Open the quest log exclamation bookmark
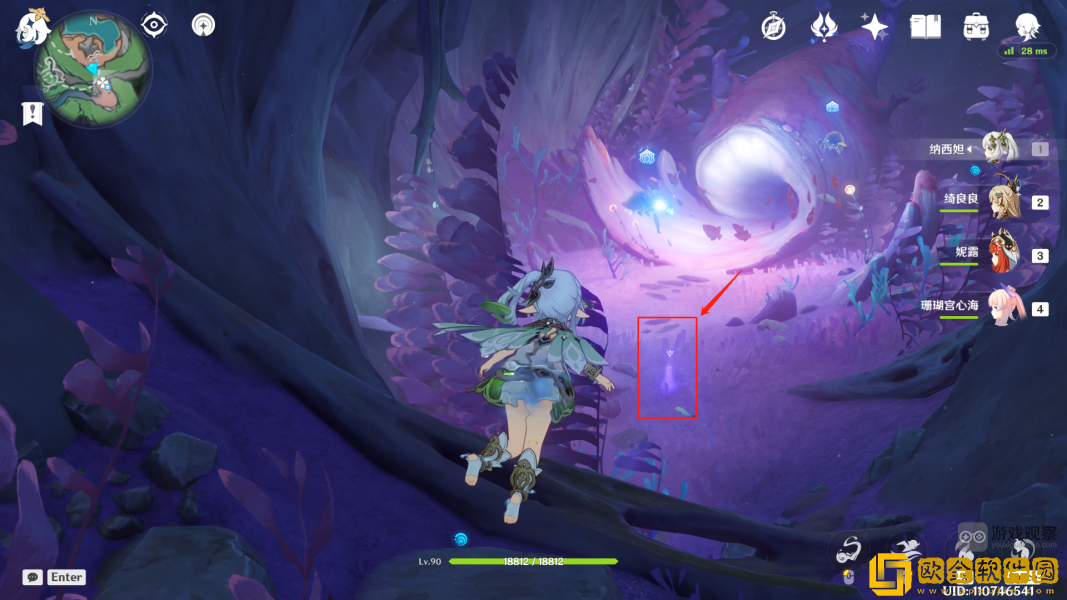 [x=34, y=113]
